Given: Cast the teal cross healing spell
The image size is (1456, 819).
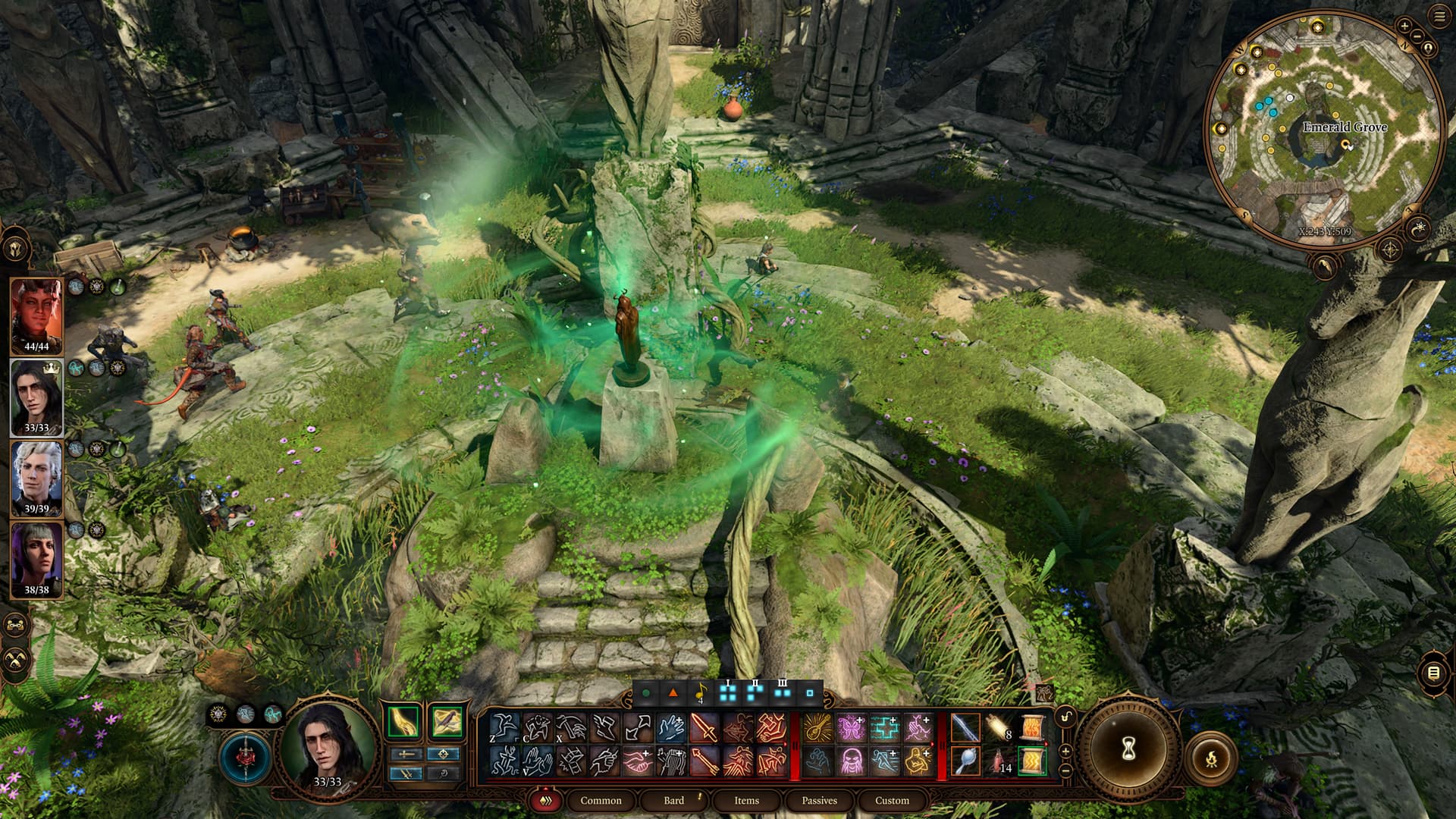Looking at the screenshot, I should point(884,728).
